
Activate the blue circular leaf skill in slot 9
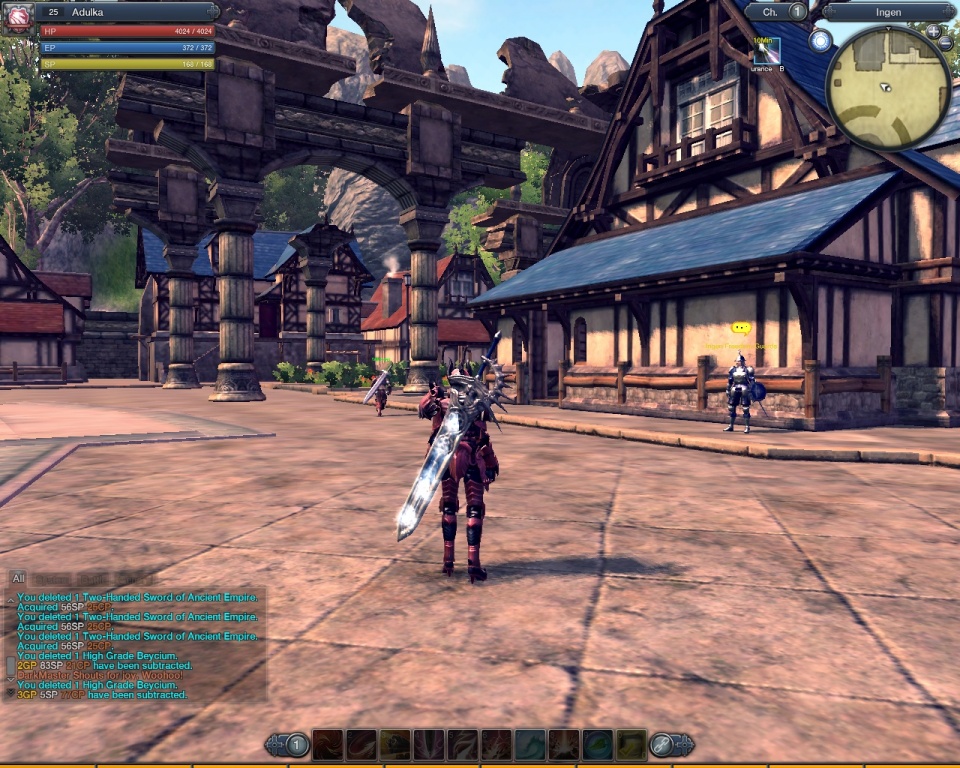tap(598, 744)
